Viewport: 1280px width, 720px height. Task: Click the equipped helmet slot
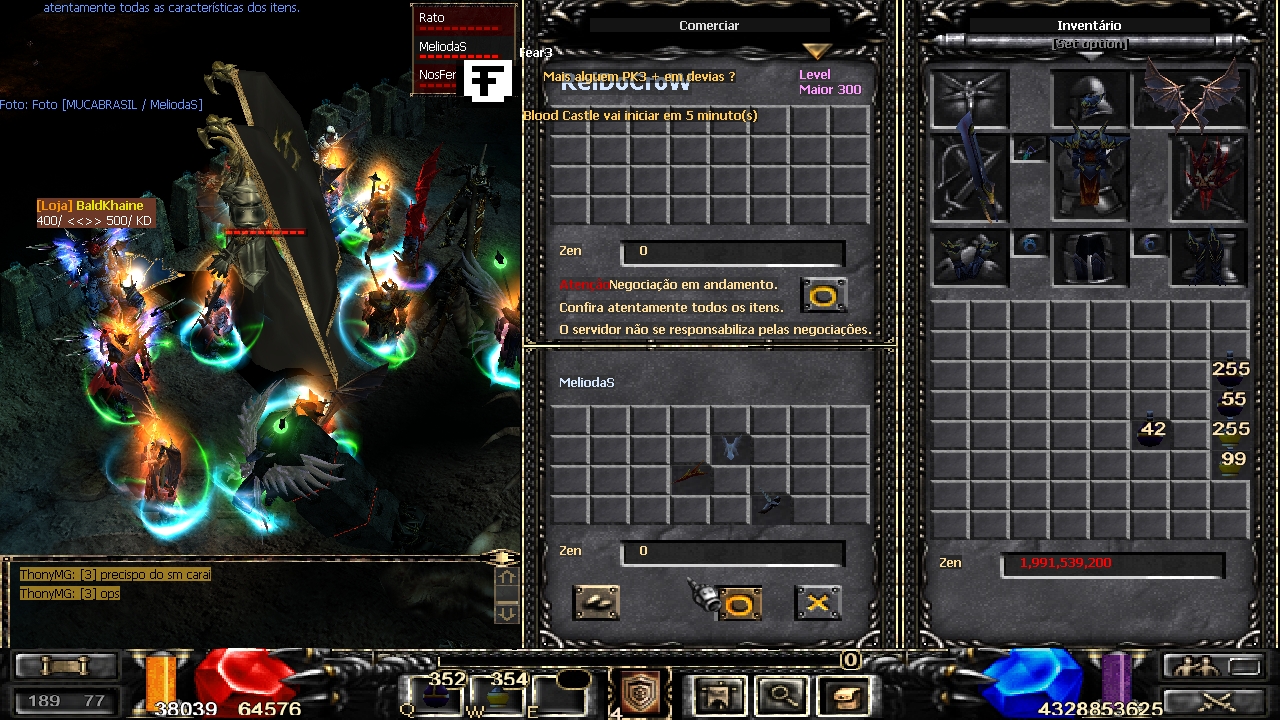1090,98
